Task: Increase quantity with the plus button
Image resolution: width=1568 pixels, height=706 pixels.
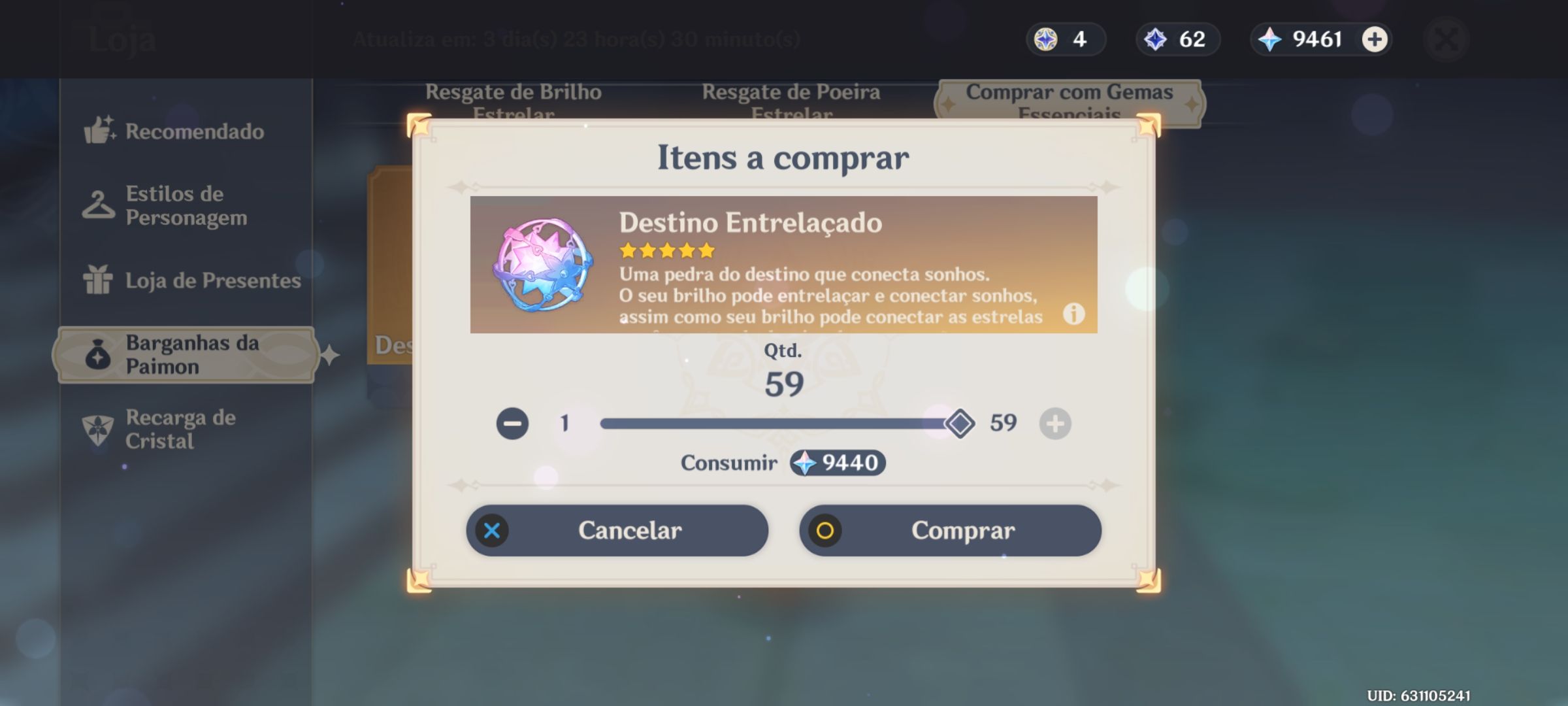Action: (x=1056, y=423)
